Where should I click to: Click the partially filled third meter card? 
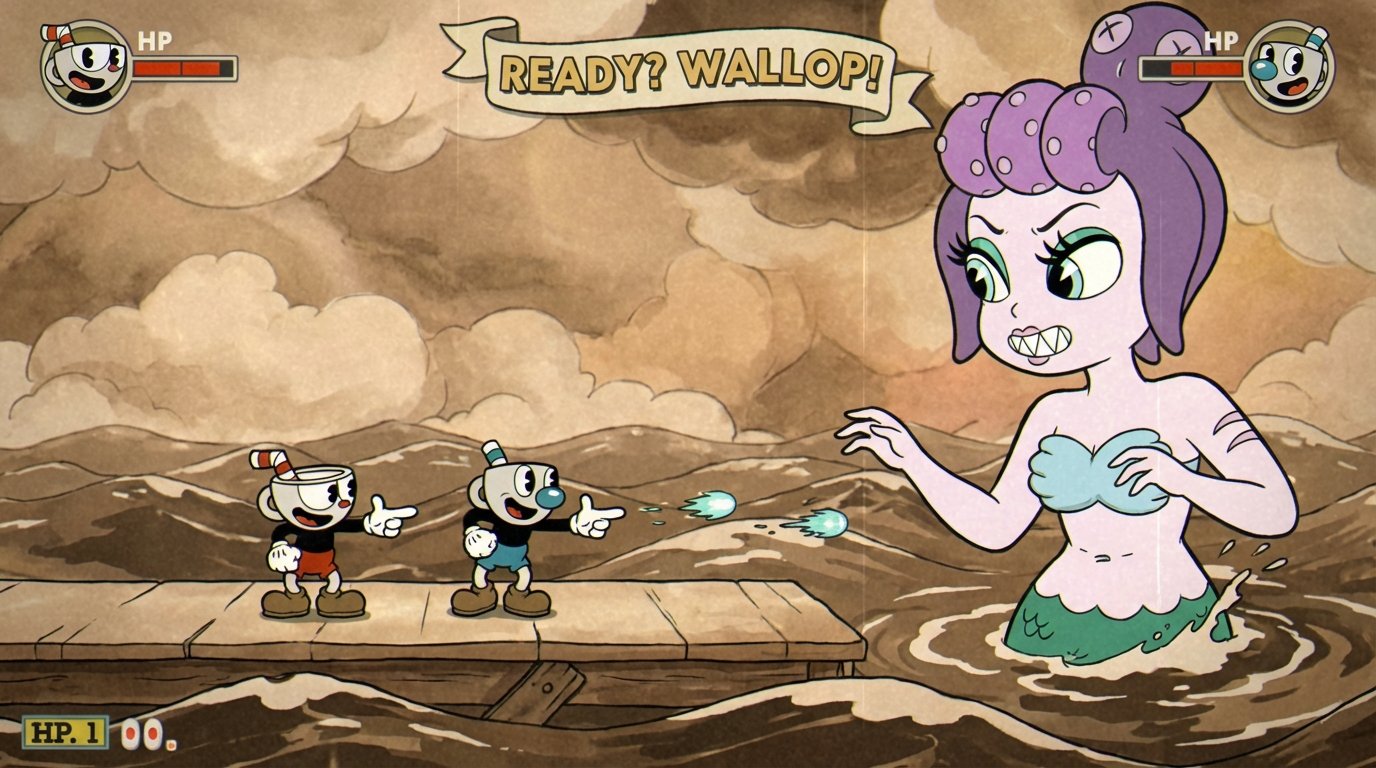point(169,744)
